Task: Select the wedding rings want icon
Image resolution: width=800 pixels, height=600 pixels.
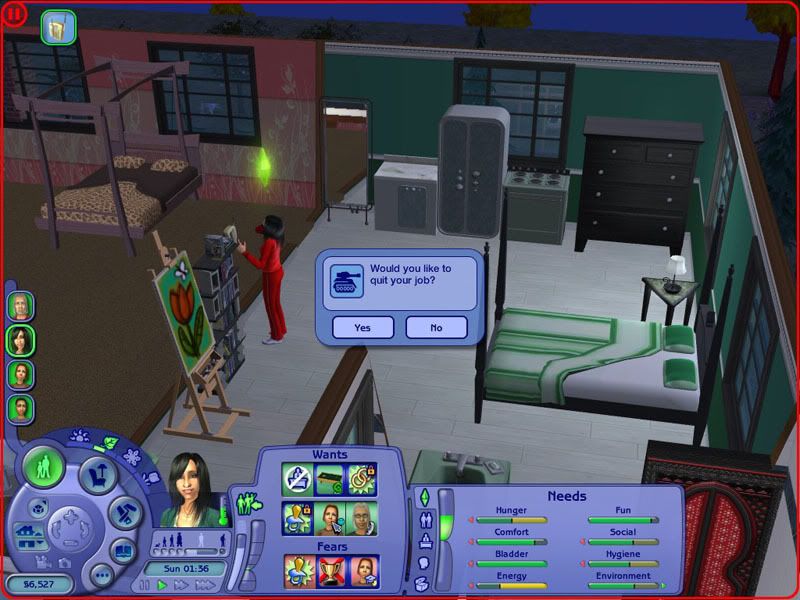Action: pos(362,480)
